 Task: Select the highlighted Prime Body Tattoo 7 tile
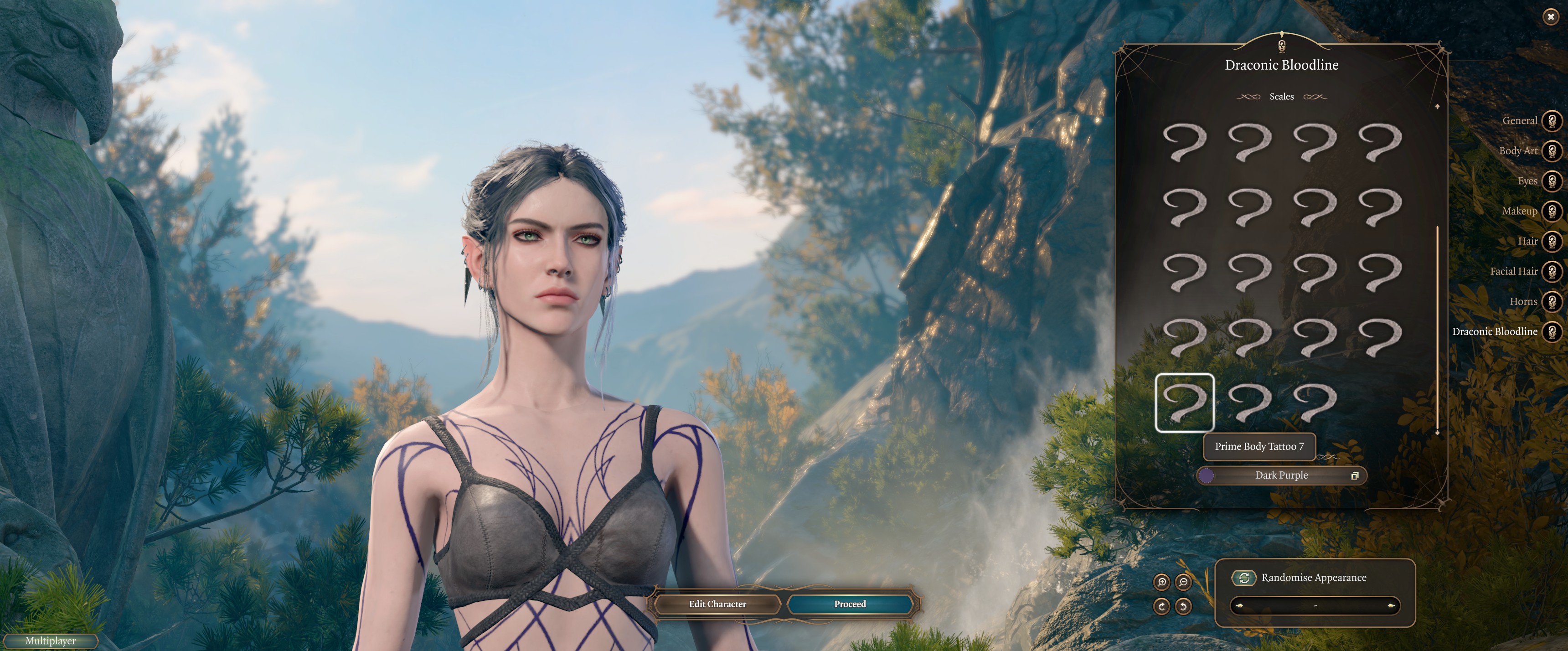point(1185,403)
